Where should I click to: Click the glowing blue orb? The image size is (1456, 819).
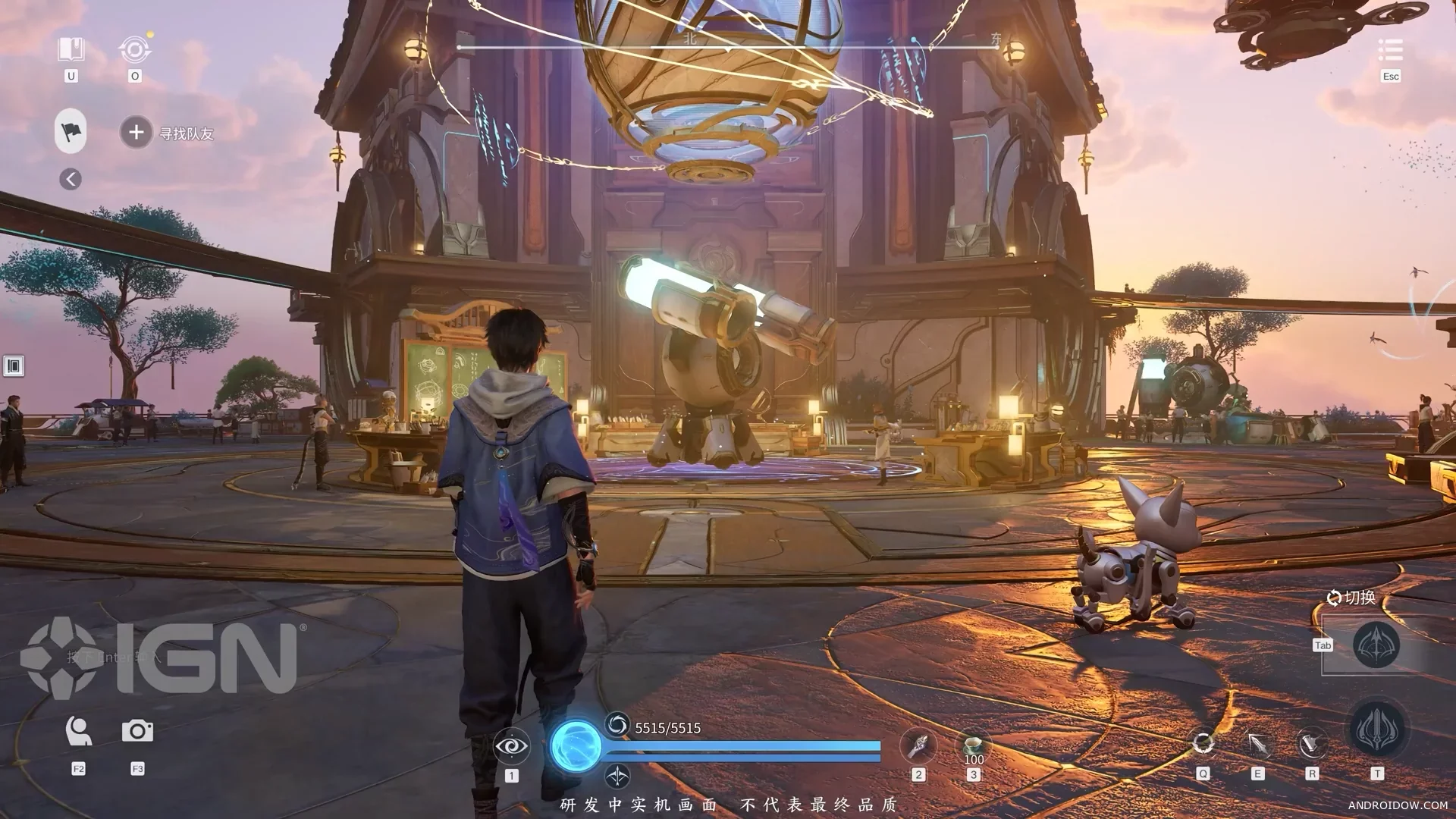(x=576, y=745)
